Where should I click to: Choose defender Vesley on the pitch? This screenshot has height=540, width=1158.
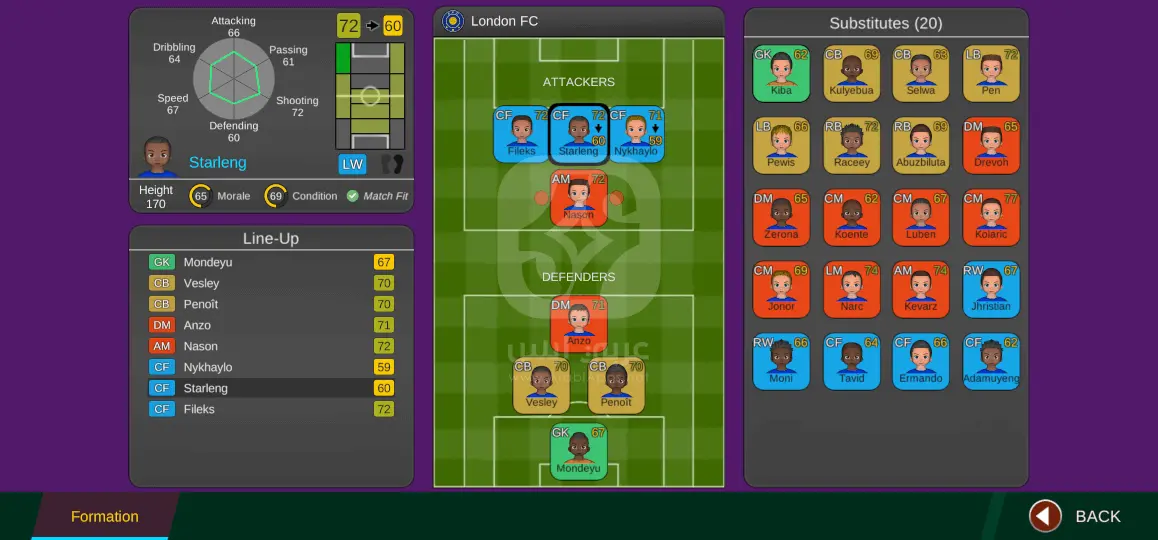pyautogui.click(x=541, y=386)
